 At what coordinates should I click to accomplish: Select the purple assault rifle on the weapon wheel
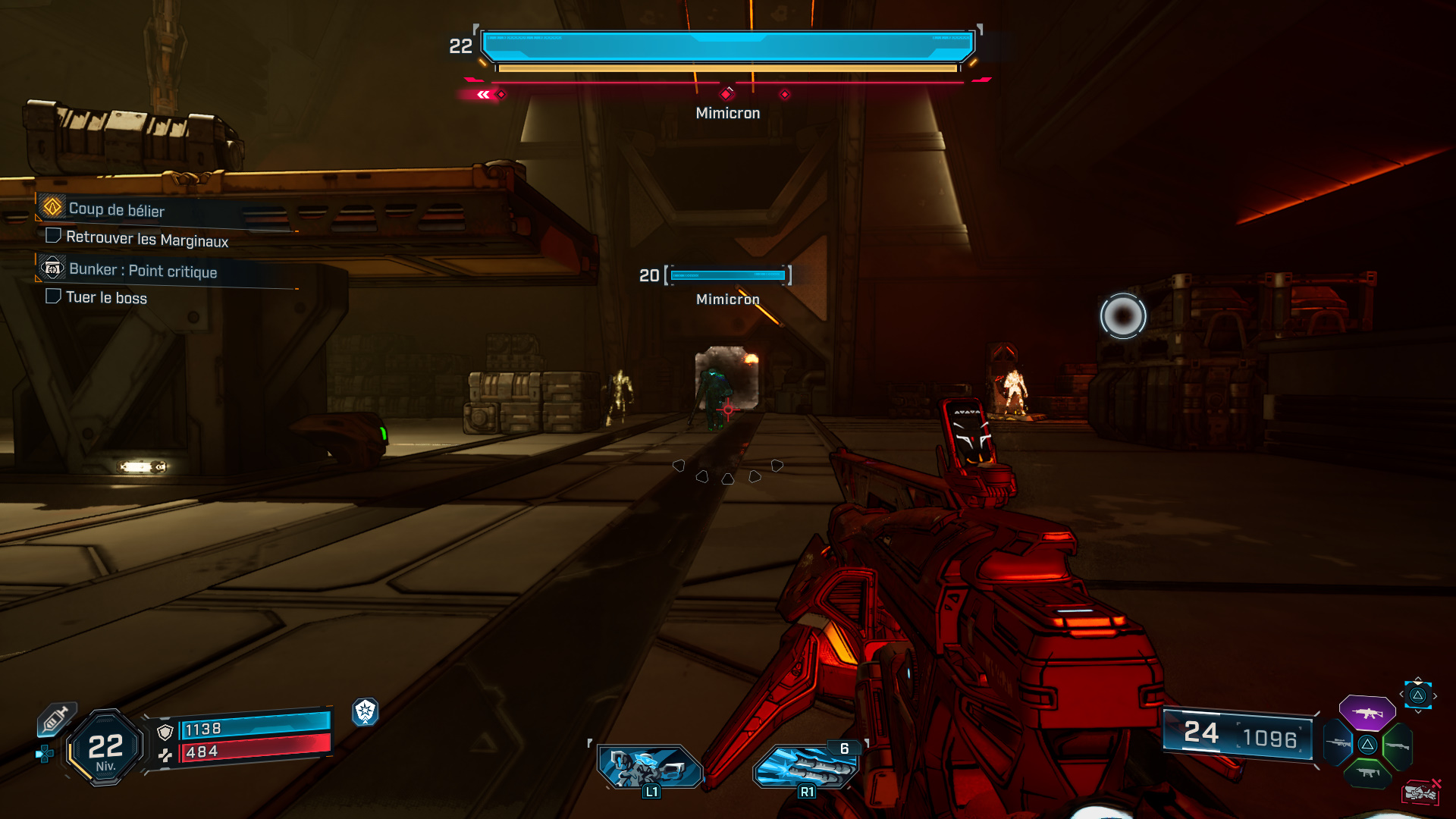[1368, 713]
